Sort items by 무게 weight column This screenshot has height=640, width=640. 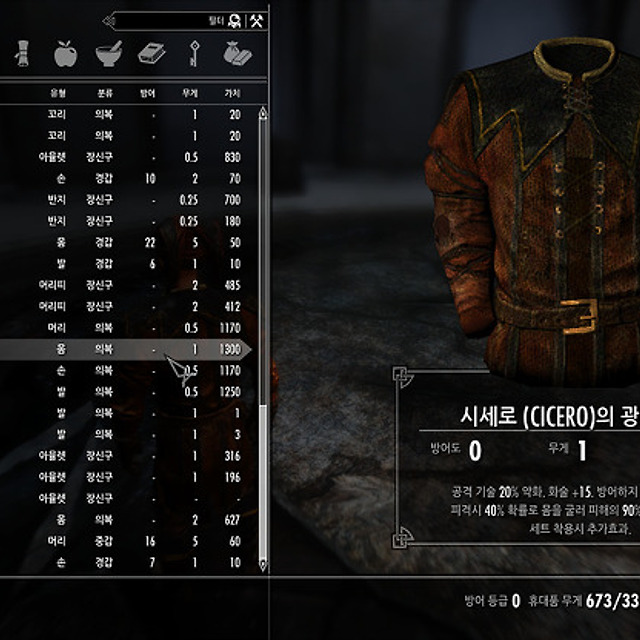point(193,93)
